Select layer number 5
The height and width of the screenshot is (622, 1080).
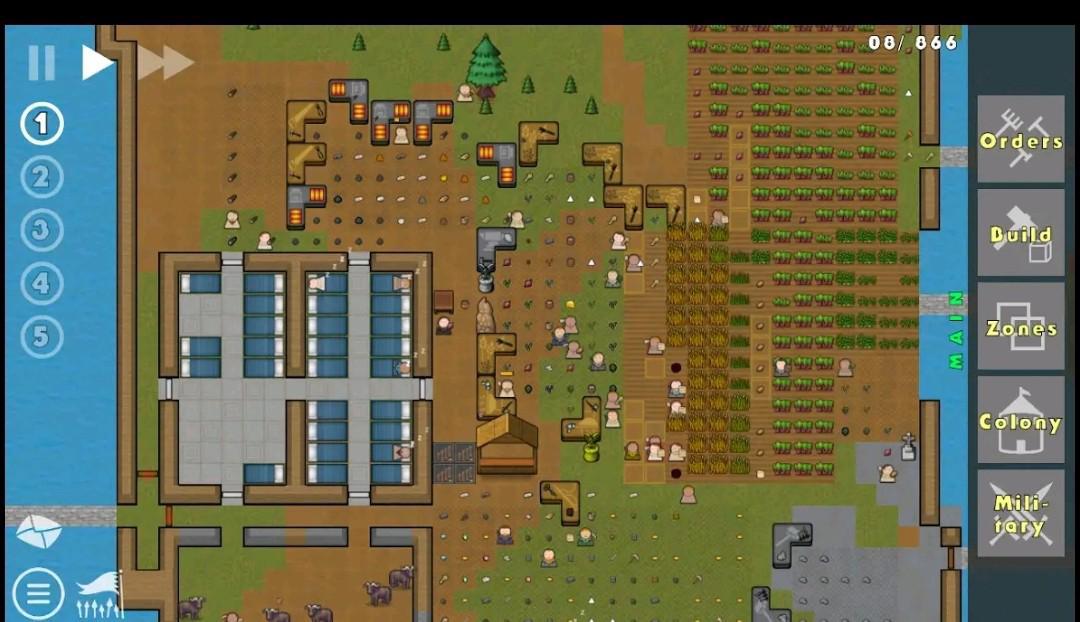[x=41, y=337]
